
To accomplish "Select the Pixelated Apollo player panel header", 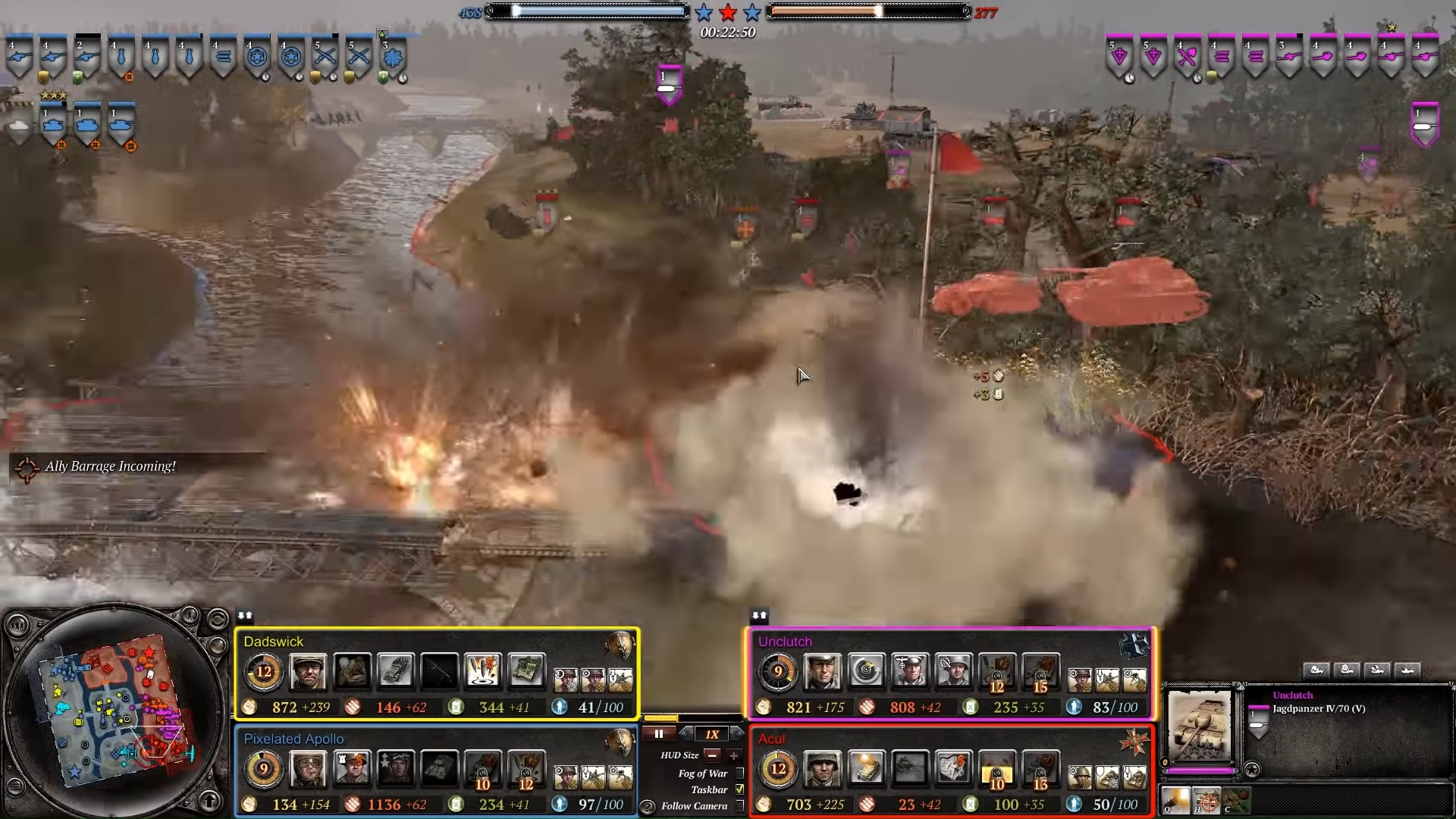I will pyautogui.click(x=293, y=738).
